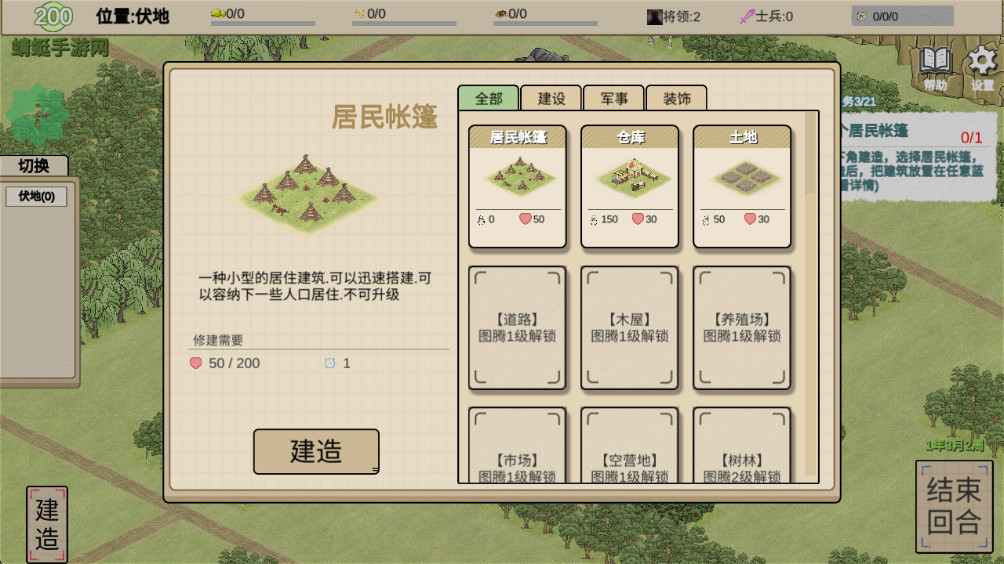The image size is (1004, 564).
Task: Choose the locked 养殖场 farm card
Action: 742,327
